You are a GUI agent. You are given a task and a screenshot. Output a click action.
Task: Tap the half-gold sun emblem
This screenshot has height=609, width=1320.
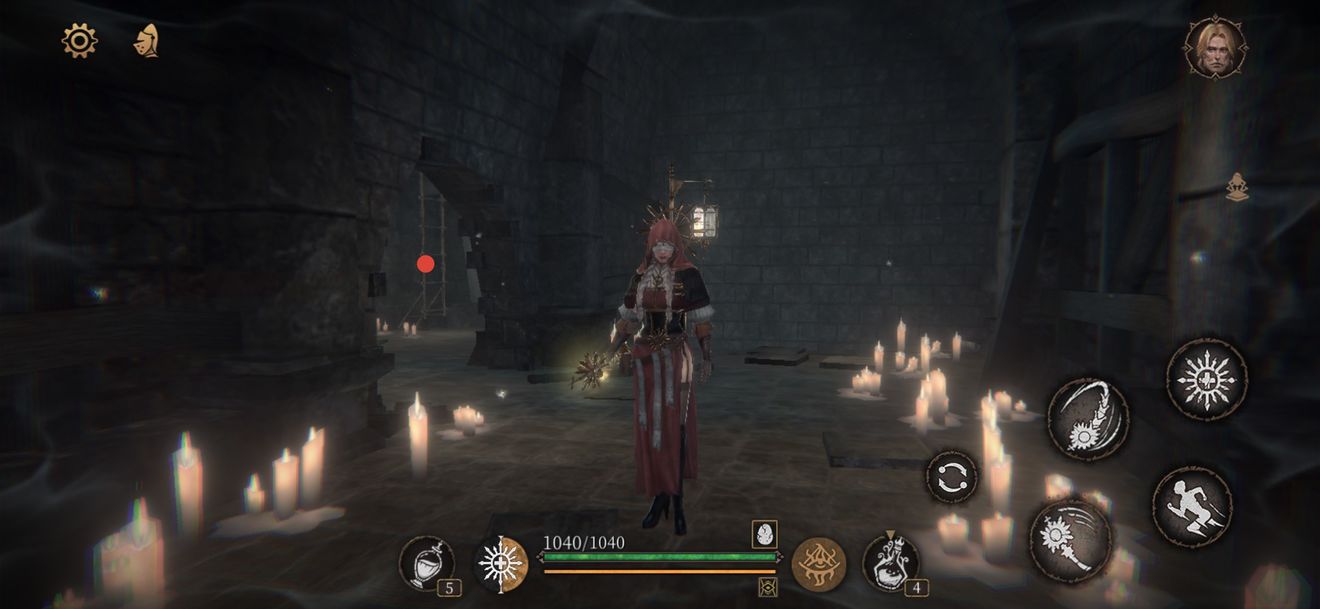click(500, 563)
